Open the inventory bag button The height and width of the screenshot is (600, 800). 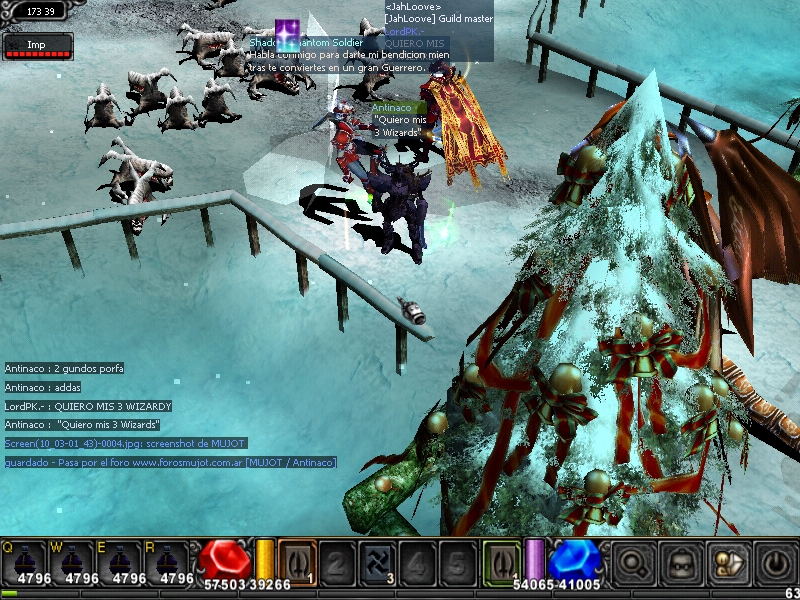(682, 562)
